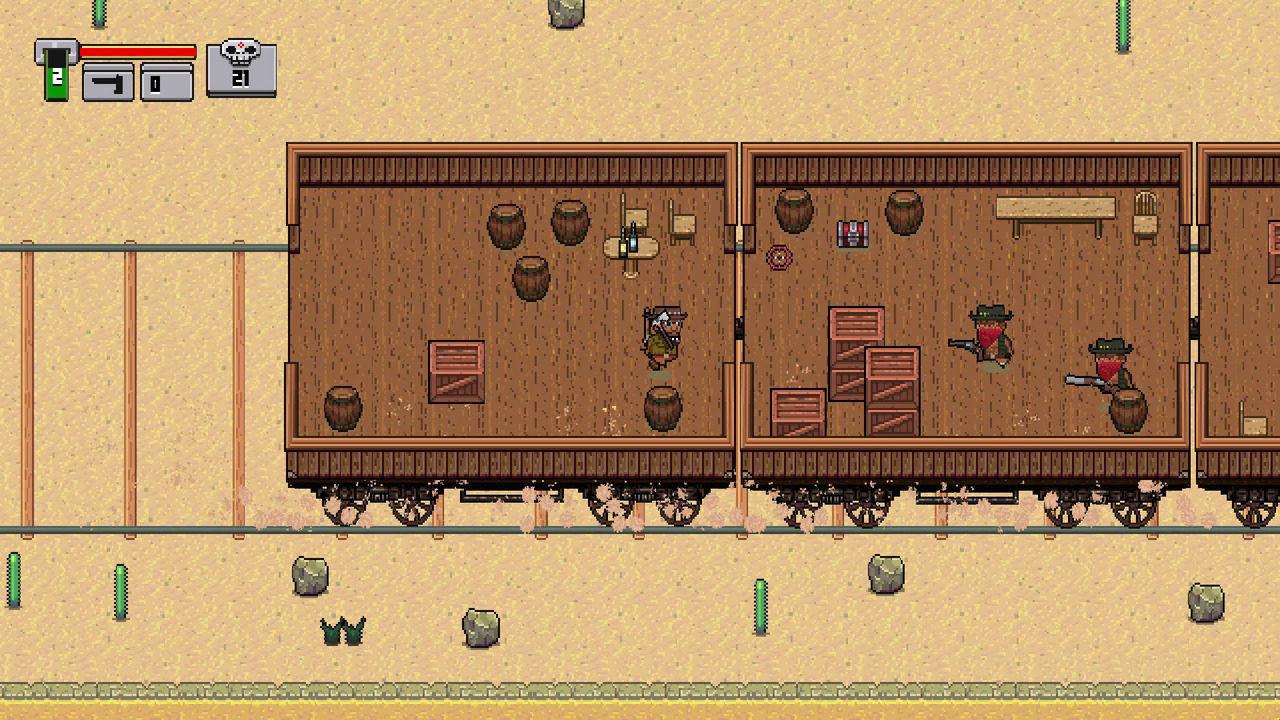Click the ammo box showing 0 bullets
The image size is (1280, 720).
point(166,83)
